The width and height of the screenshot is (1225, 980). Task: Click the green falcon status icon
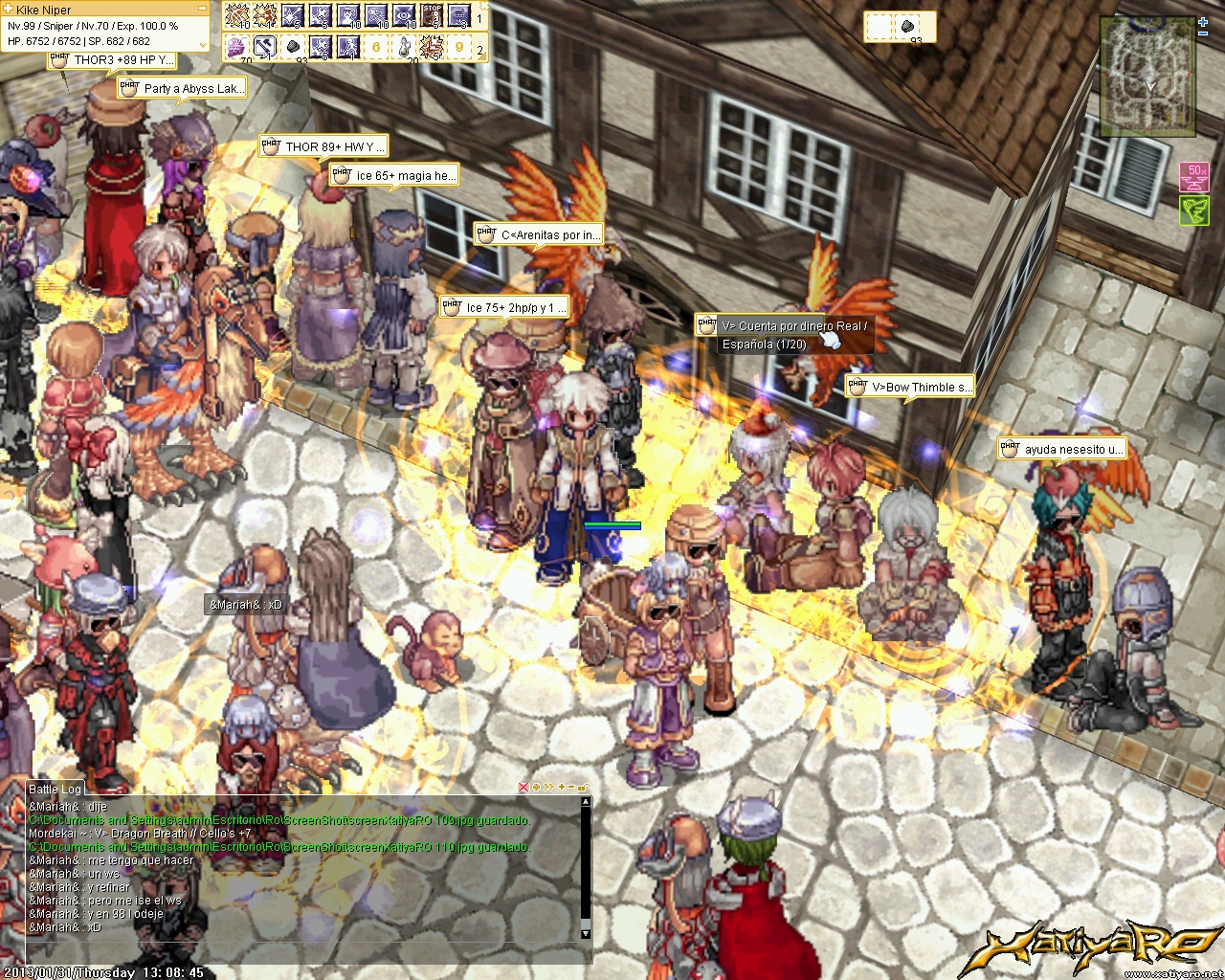point(1193,211)
